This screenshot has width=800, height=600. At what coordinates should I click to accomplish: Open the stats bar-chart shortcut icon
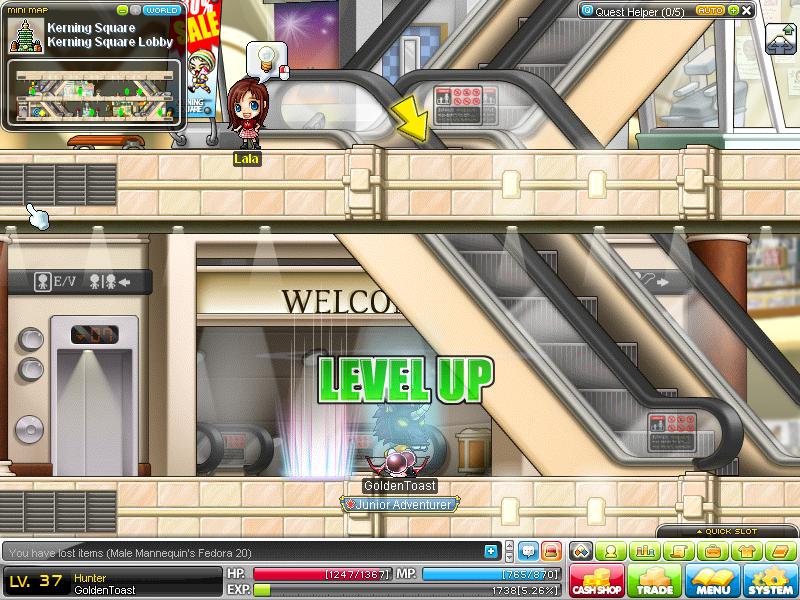(644, 551)
